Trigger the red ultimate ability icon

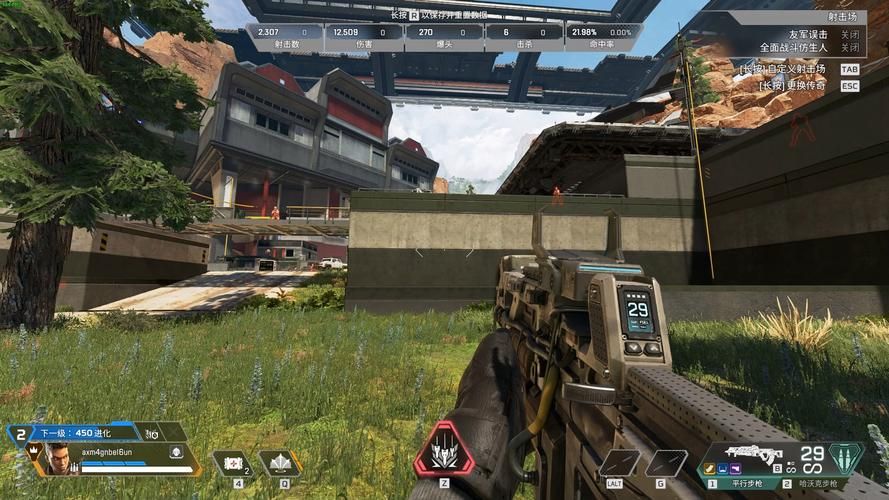[443, 452]
